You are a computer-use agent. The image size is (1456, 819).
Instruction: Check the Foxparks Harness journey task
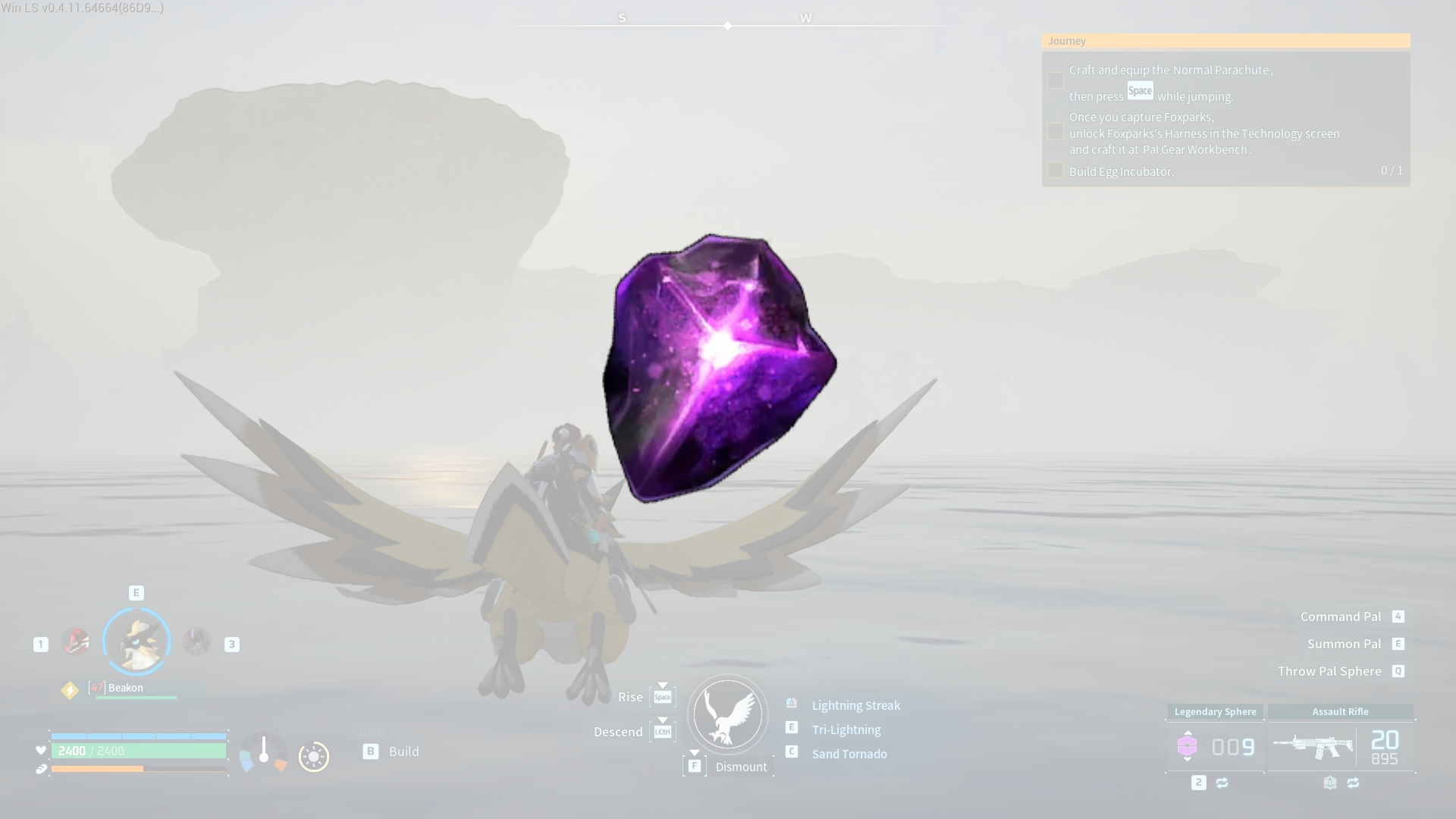point(1056,132)
